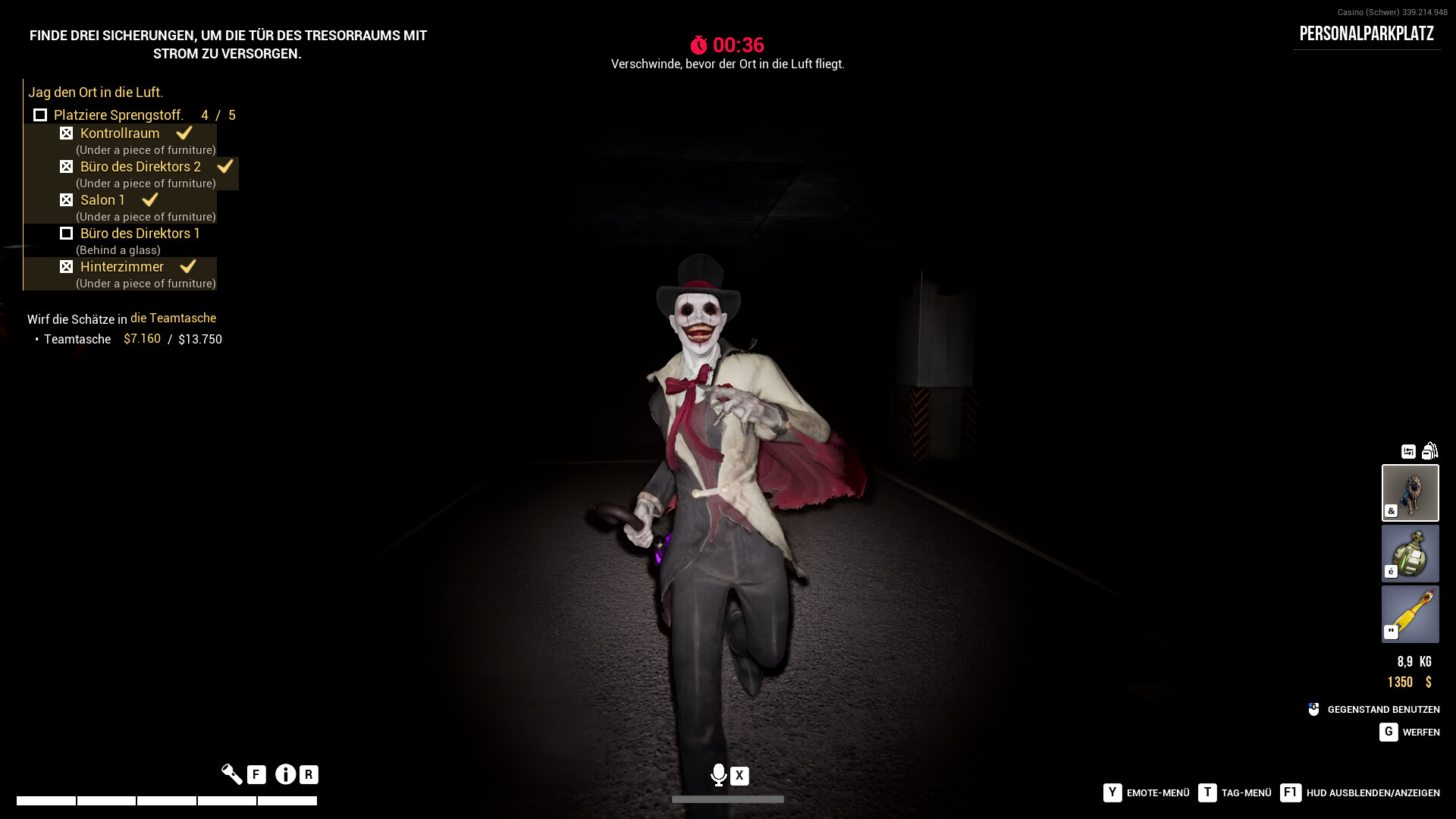Click the backpack icon above the inventory slots

(x=1430, y=450)
